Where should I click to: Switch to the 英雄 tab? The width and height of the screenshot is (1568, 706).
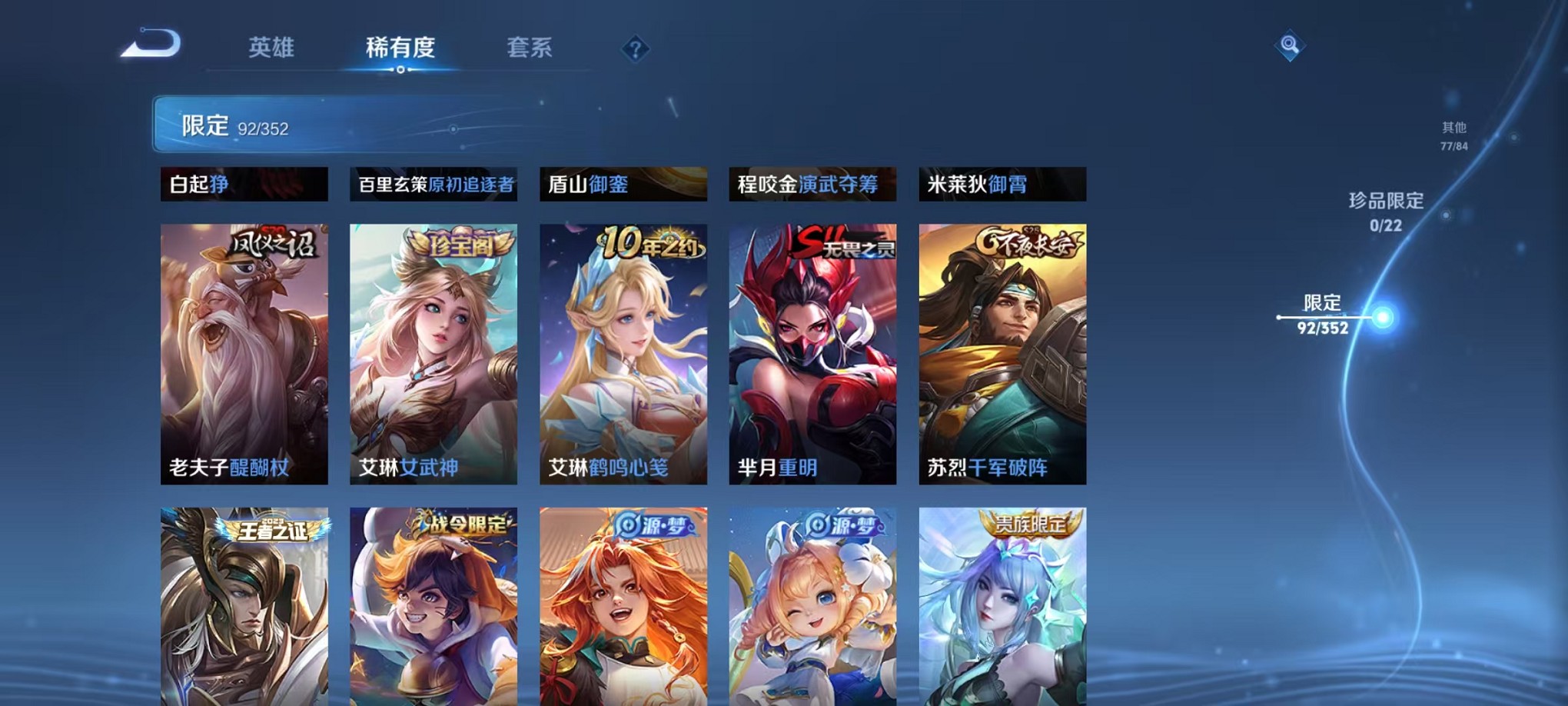tap(271, 48)
